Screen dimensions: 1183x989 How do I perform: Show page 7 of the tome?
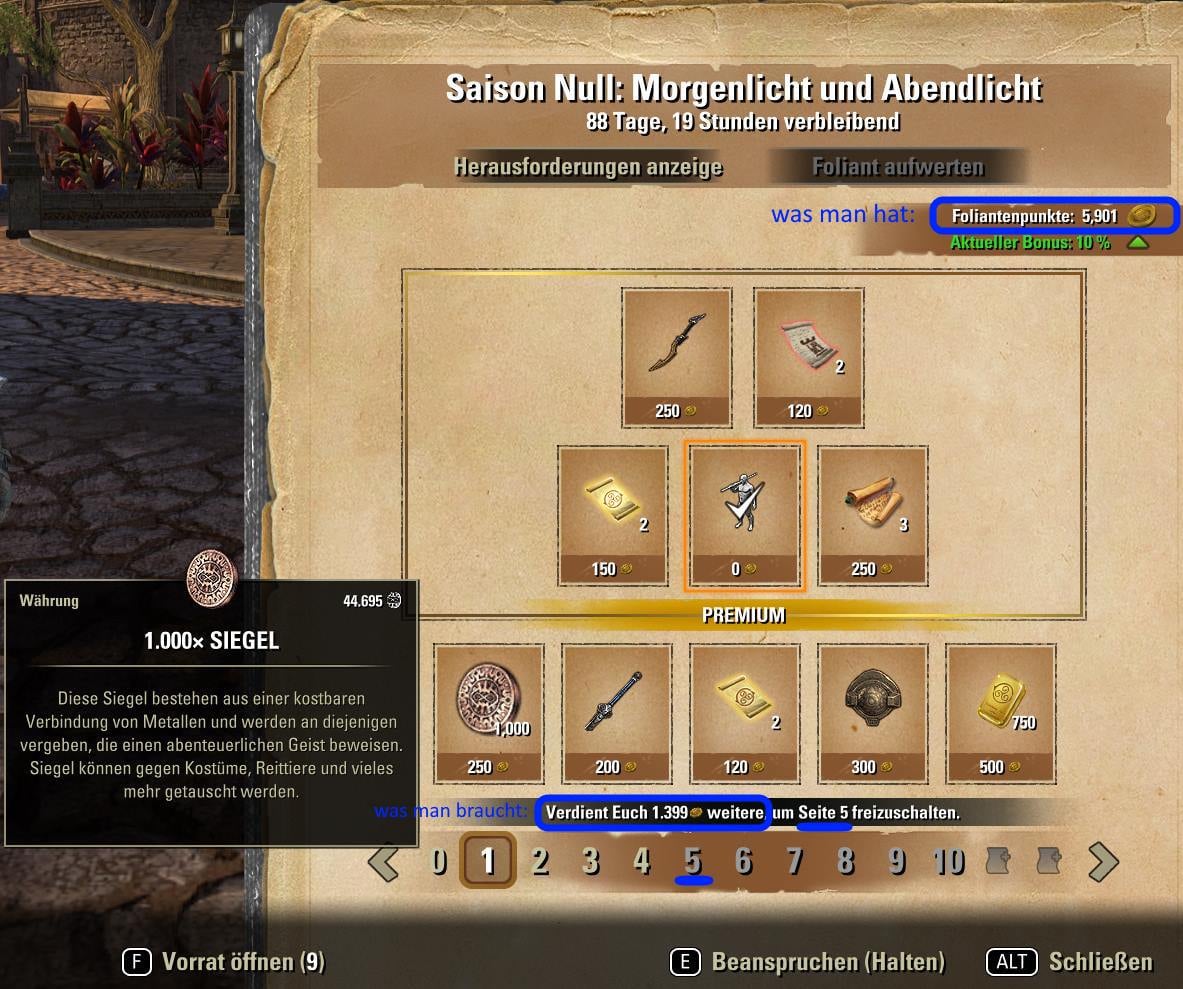(795, 861)
